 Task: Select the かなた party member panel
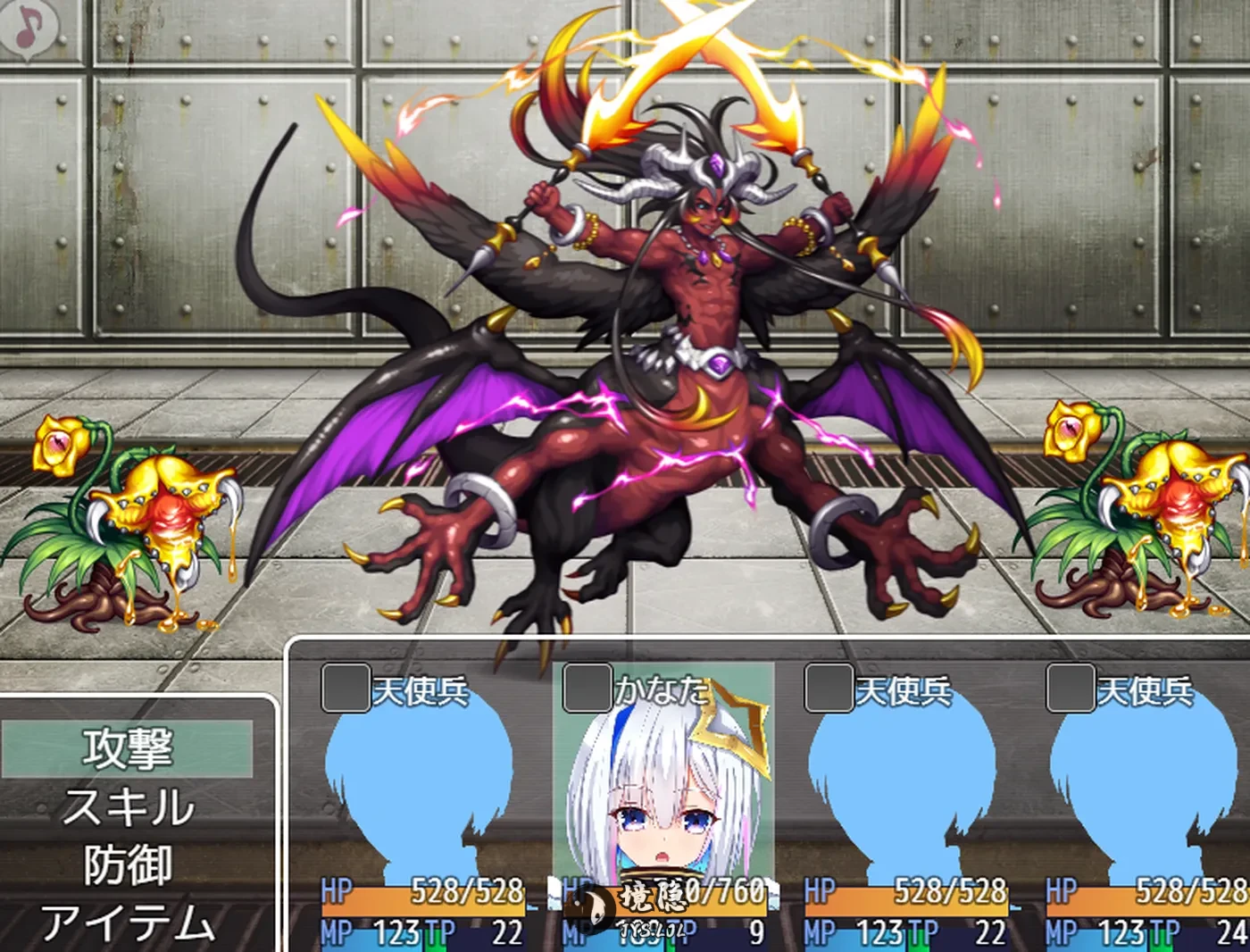click(x=662, y=804)
